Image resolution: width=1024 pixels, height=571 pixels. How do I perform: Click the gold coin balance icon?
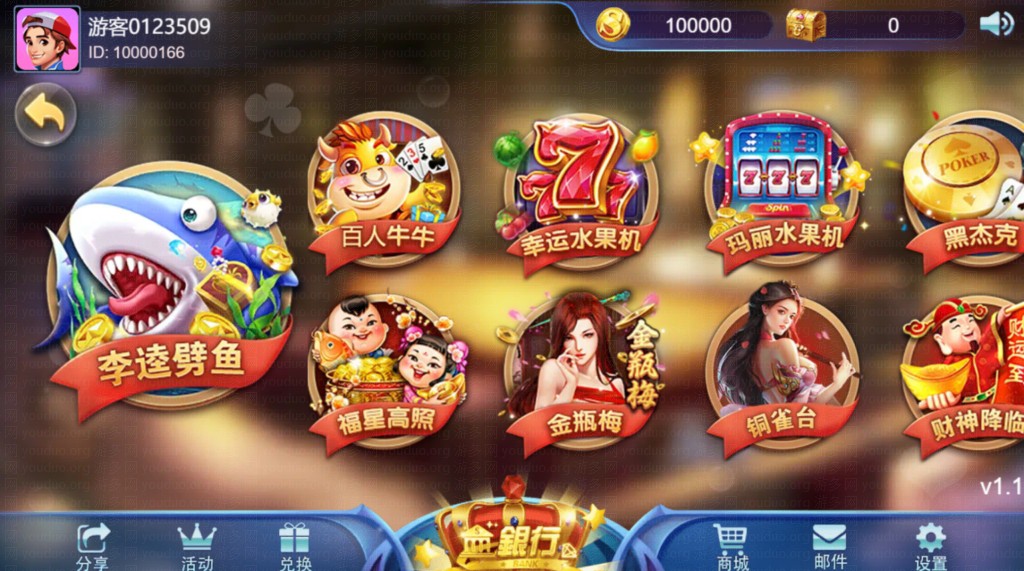[613, 25]
